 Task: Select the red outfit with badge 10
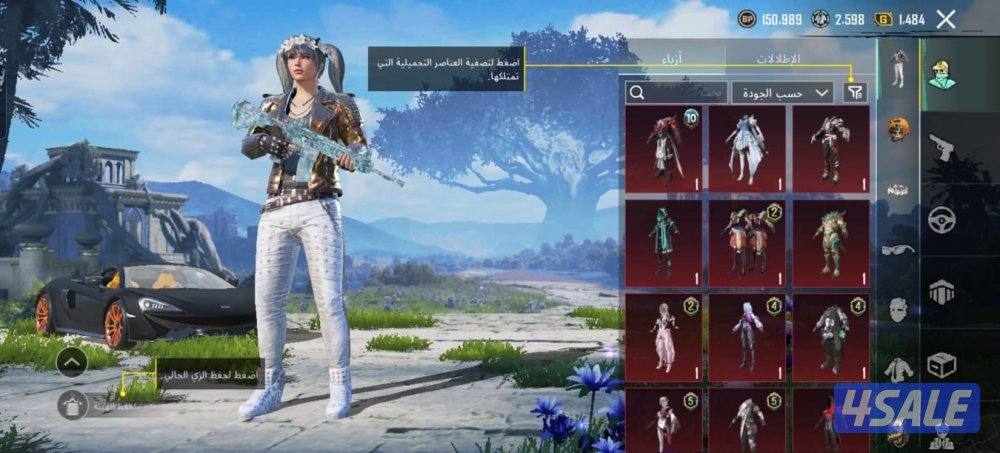(663, 148)
